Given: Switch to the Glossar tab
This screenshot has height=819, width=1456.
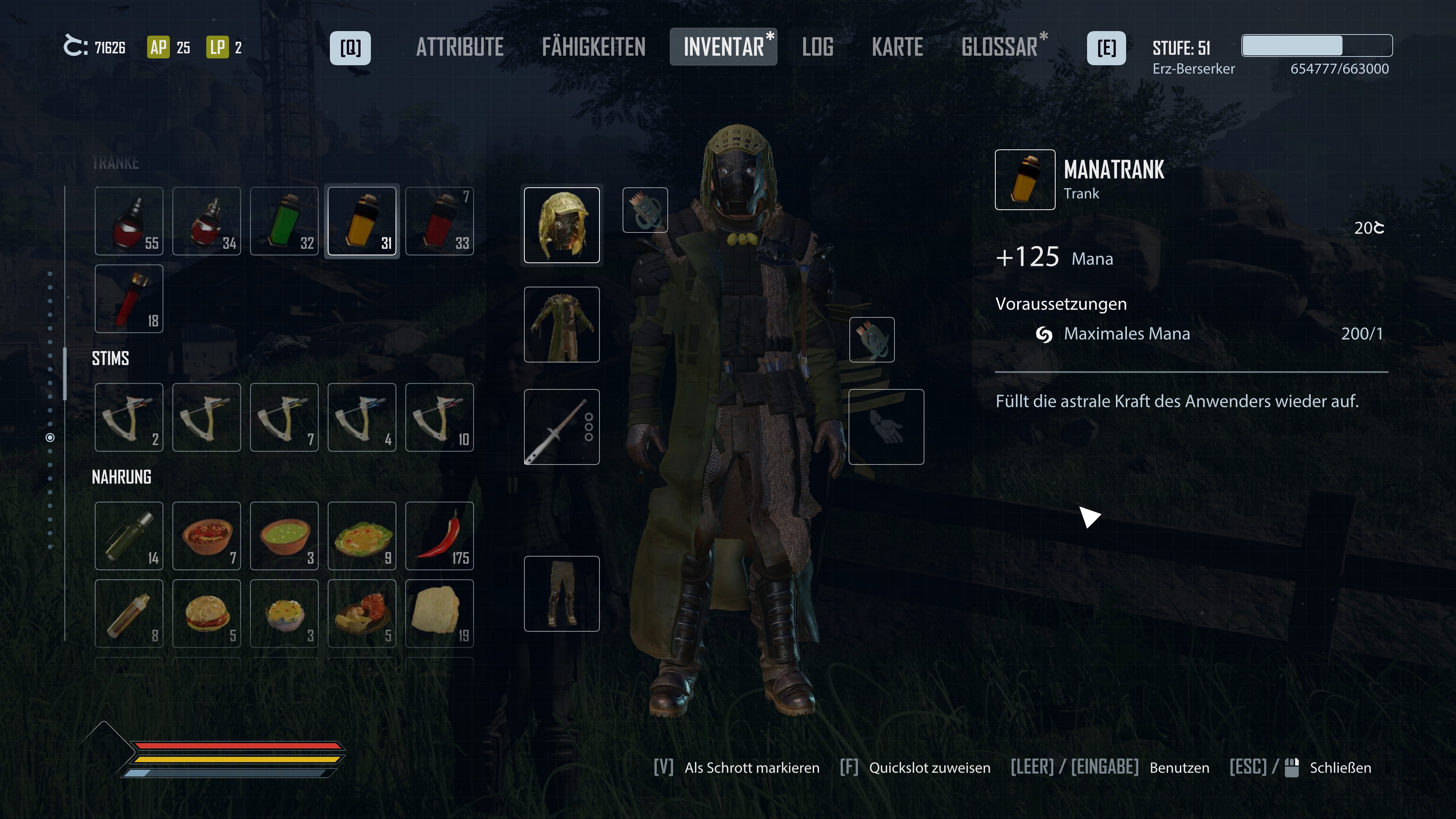Looking at the screenshot, I should pyautogui.click(x=999, y=47).
